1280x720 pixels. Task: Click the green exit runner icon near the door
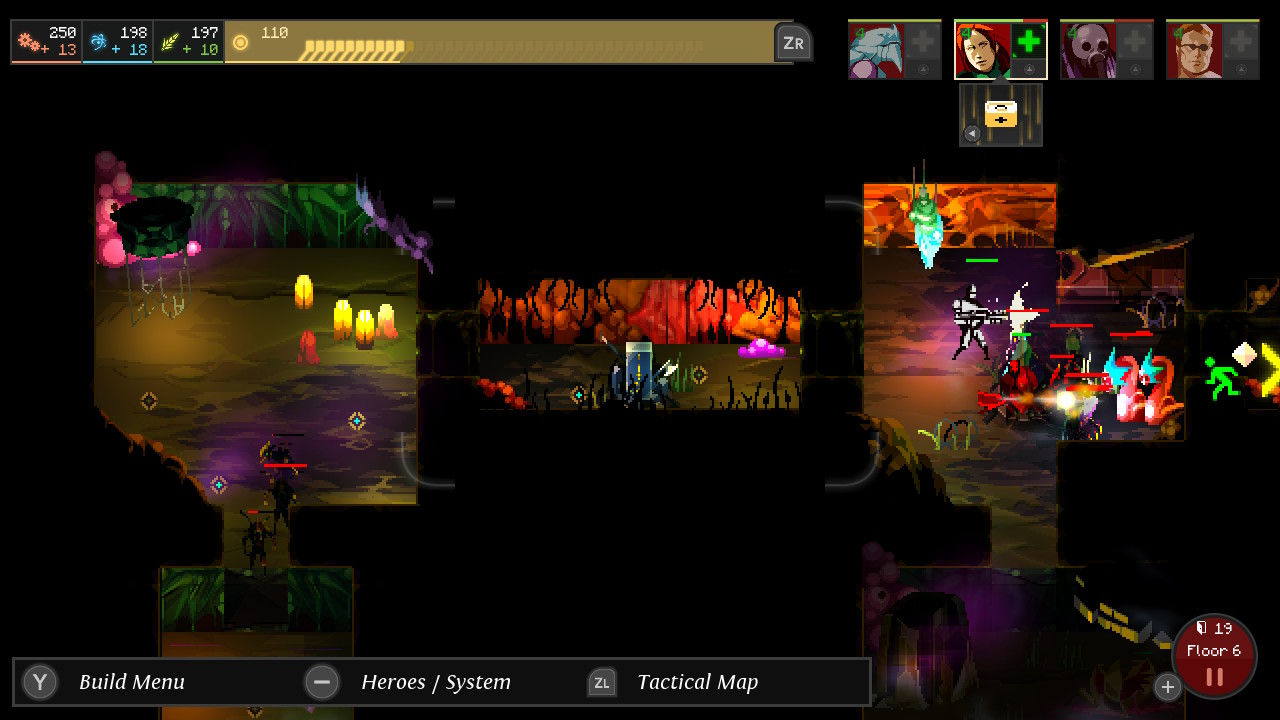1222,378
